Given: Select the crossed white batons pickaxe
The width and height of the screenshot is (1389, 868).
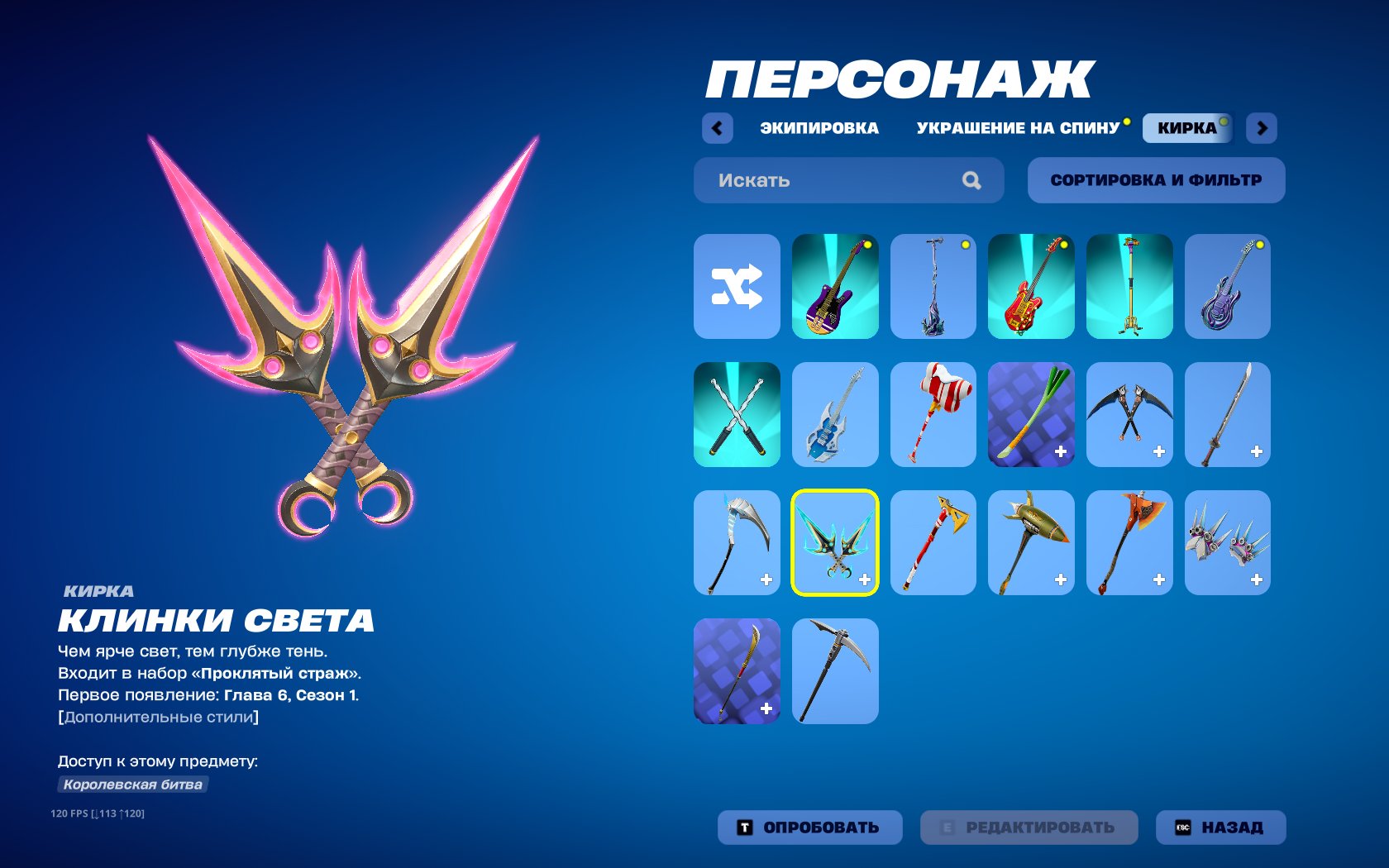Looking at the screenshot, I should pos(737,413).
